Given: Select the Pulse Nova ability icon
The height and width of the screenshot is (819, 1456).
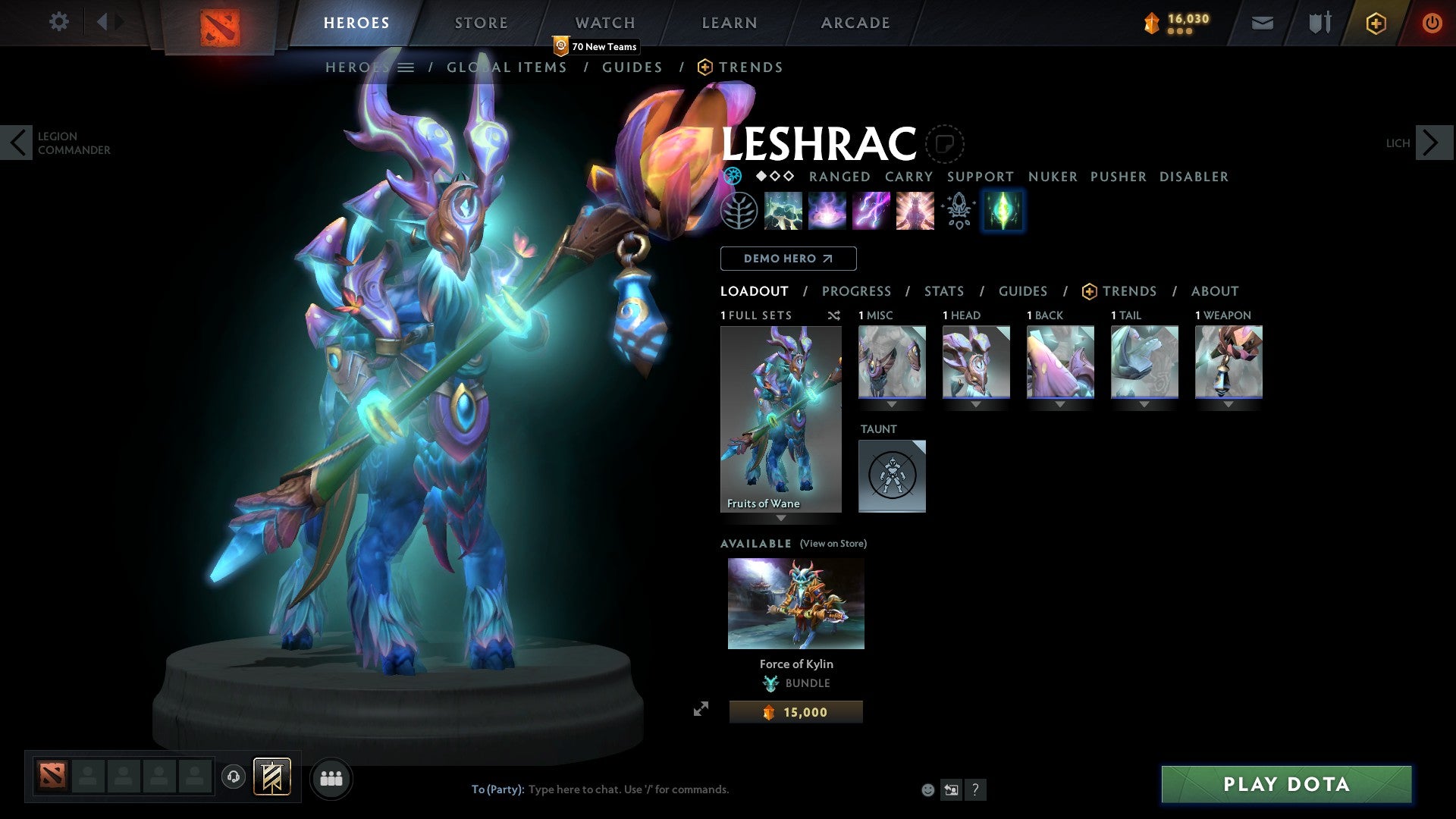Looking at the screenshot, I should [914, 211].
